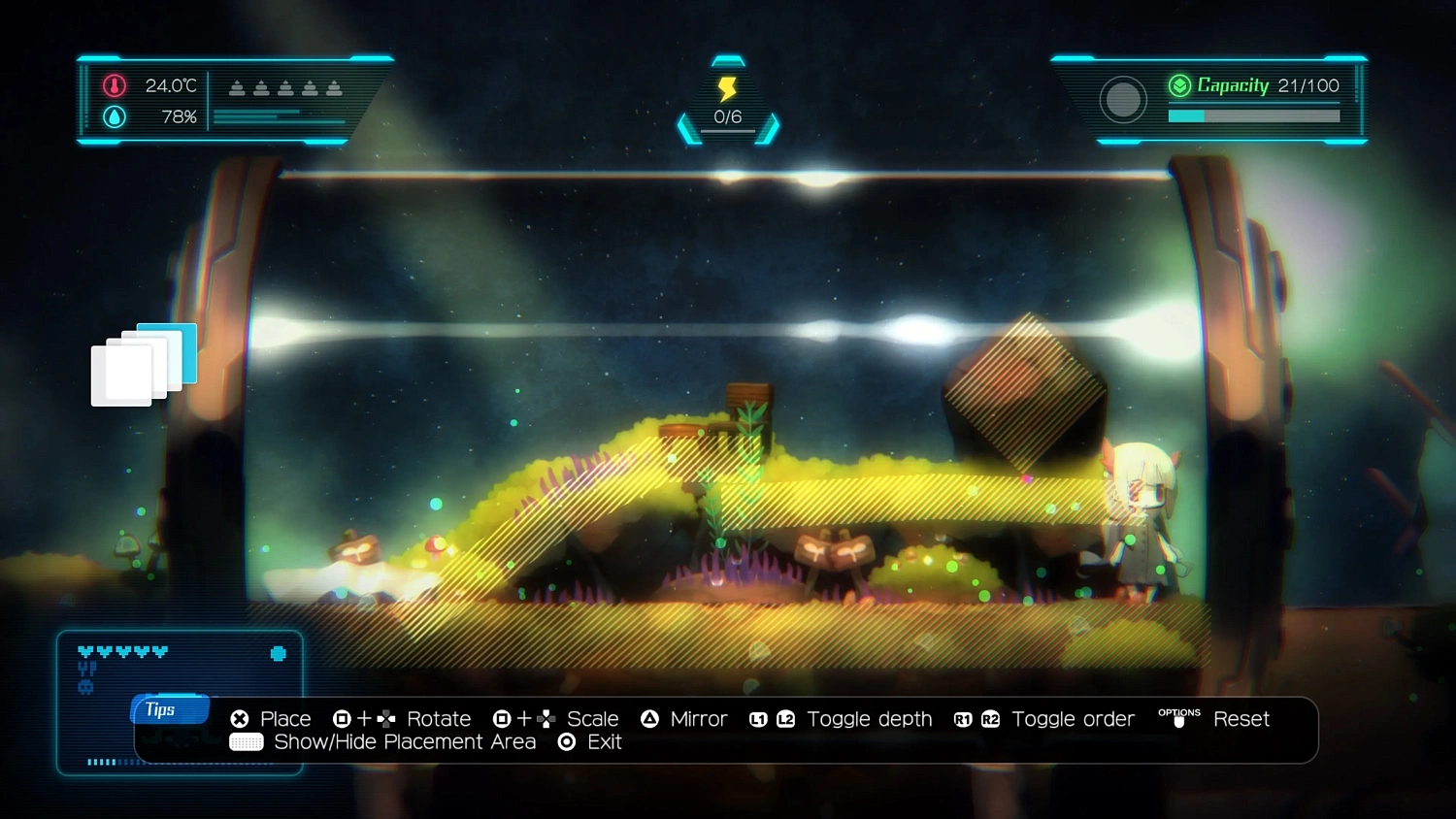Click the fork hunger icon in Tips panel
The height and width of the screenshot is (819, 1456).
click(86, 669)
